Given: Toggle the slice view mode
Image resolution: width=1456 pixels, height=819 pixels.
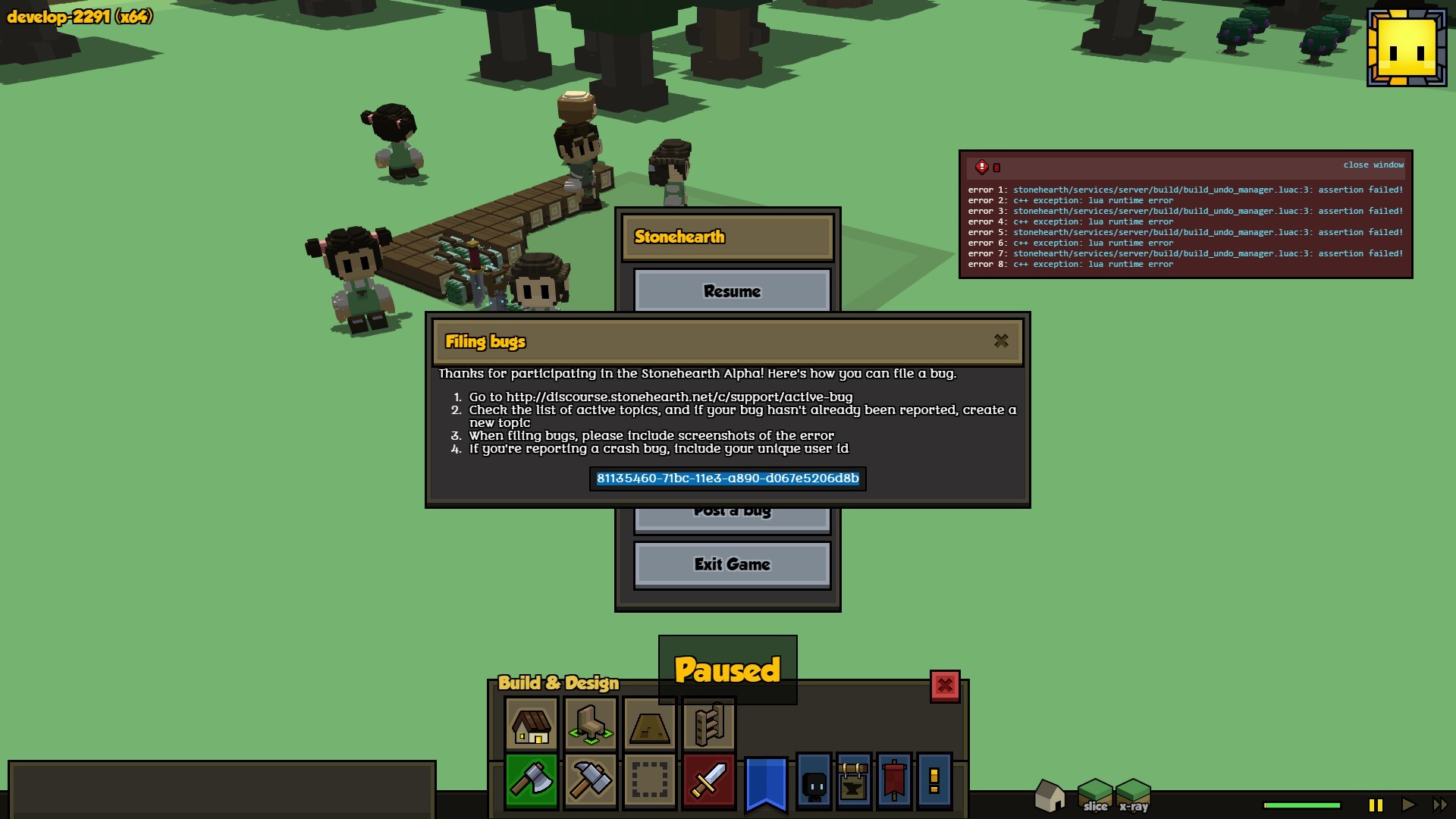Looking at the screenshot, I should coord(1095,796).
